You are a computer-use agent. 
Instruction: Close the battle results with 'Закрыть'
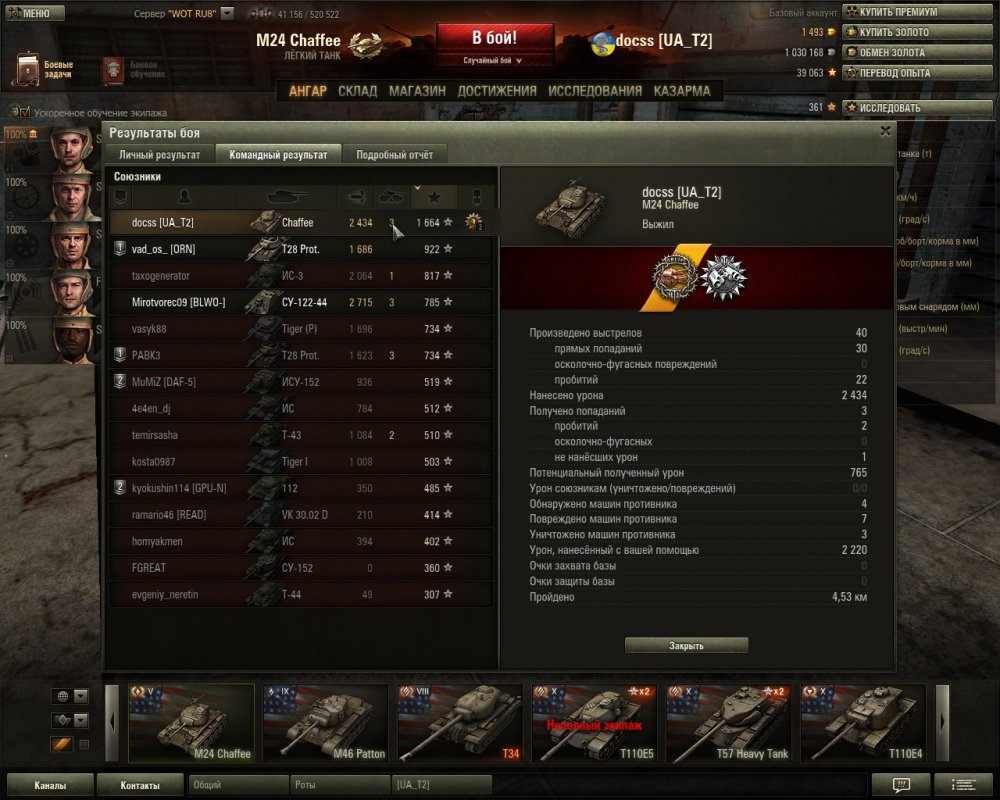[686, 646]
